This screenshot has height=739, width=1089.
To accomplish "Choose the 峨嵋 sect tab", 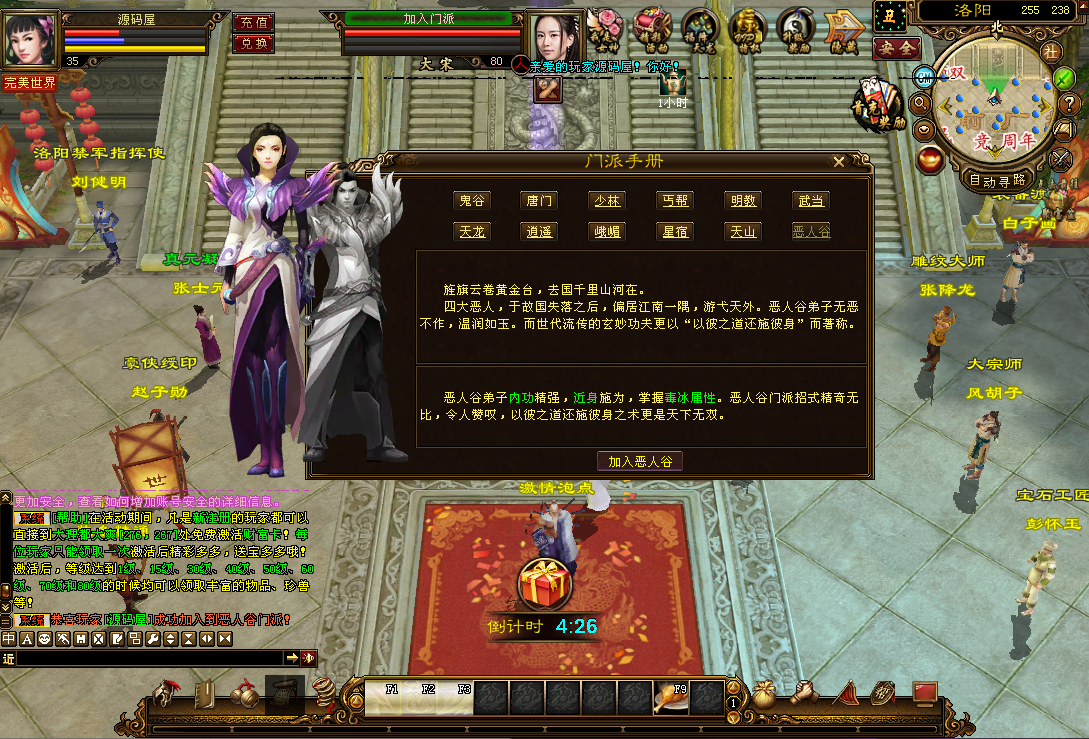I will pos(606,231).
